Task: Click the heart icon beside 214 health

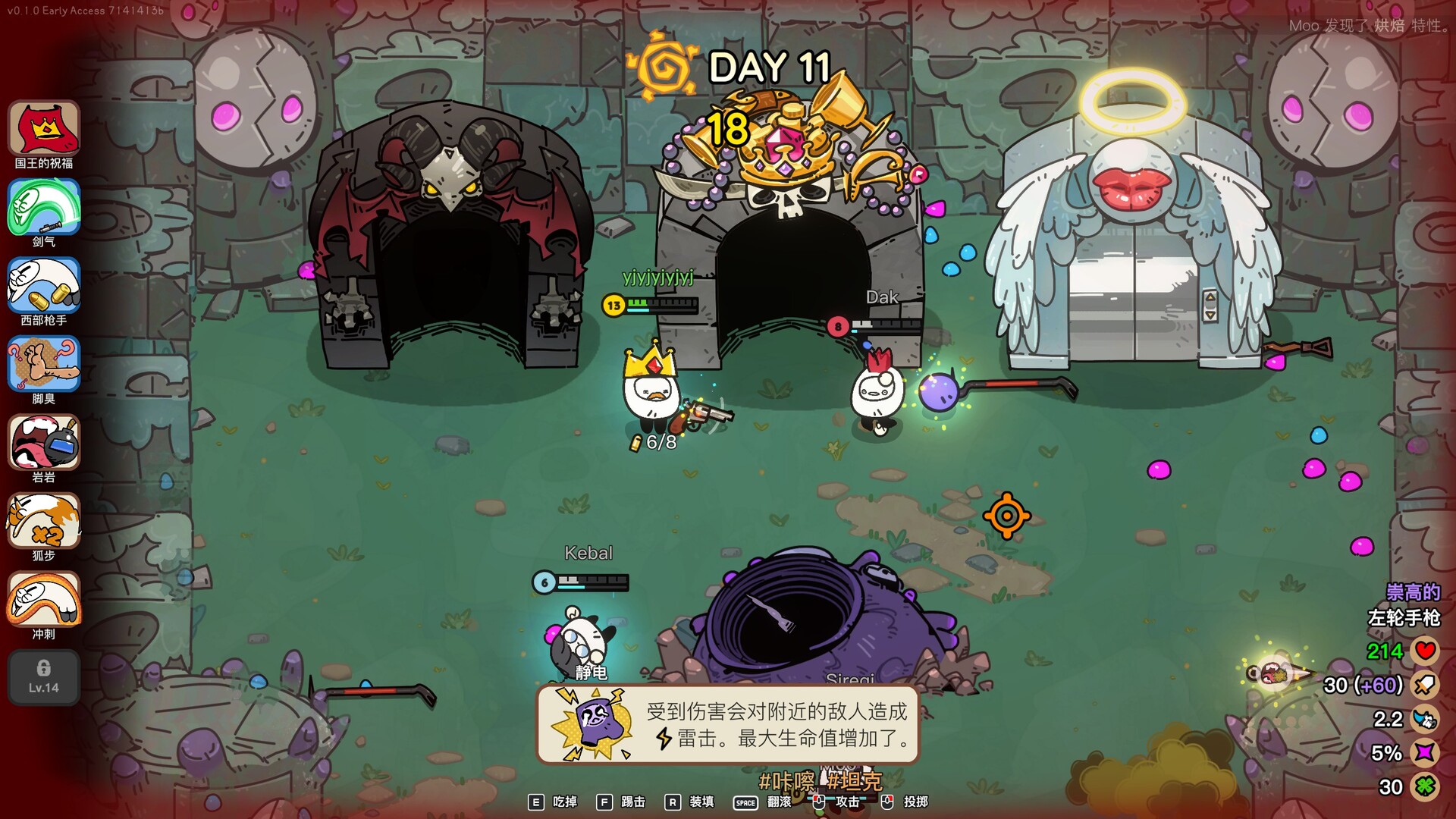Action: 1424,651
